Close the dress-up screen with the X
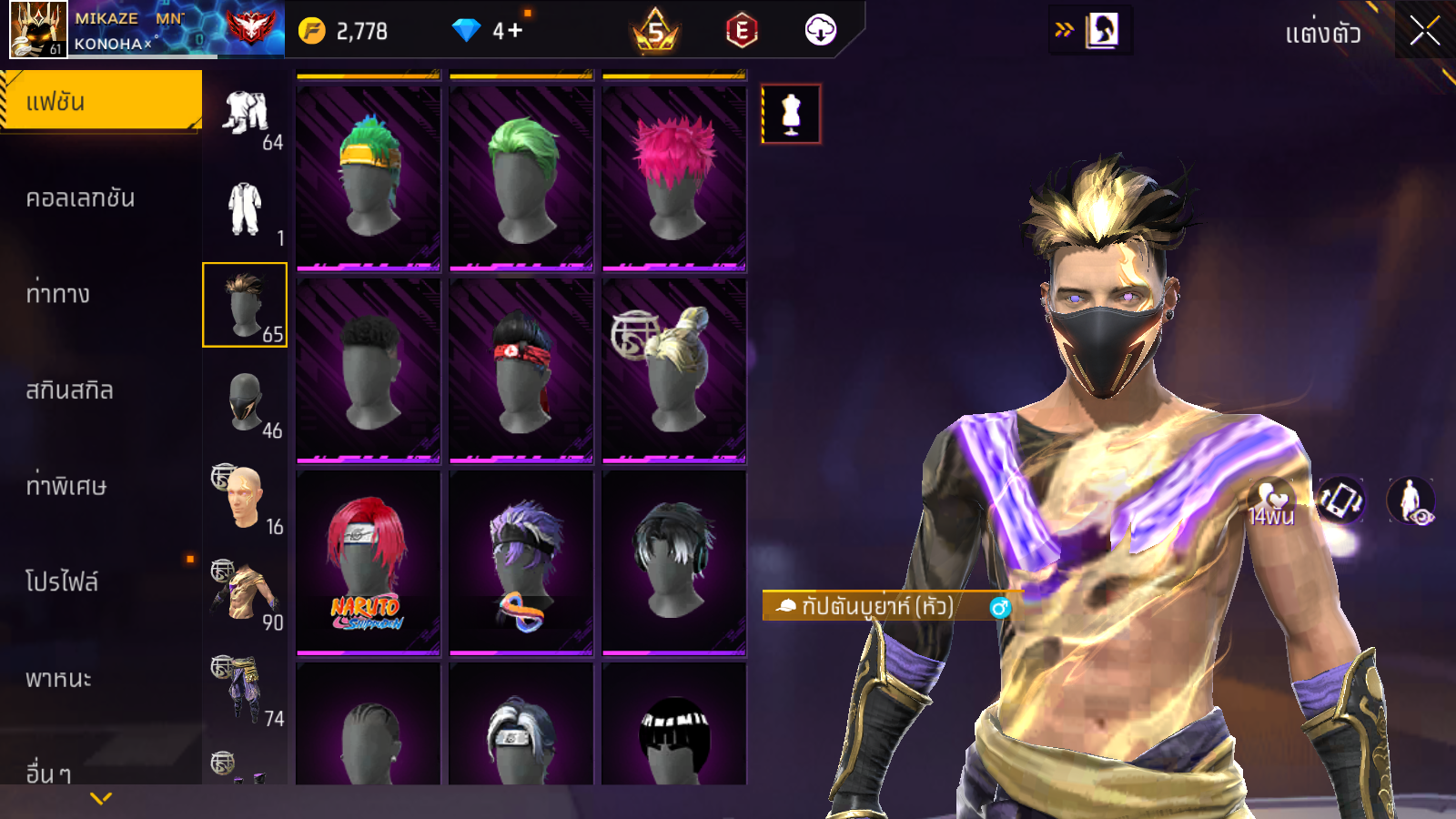 tap(1424, 32)
